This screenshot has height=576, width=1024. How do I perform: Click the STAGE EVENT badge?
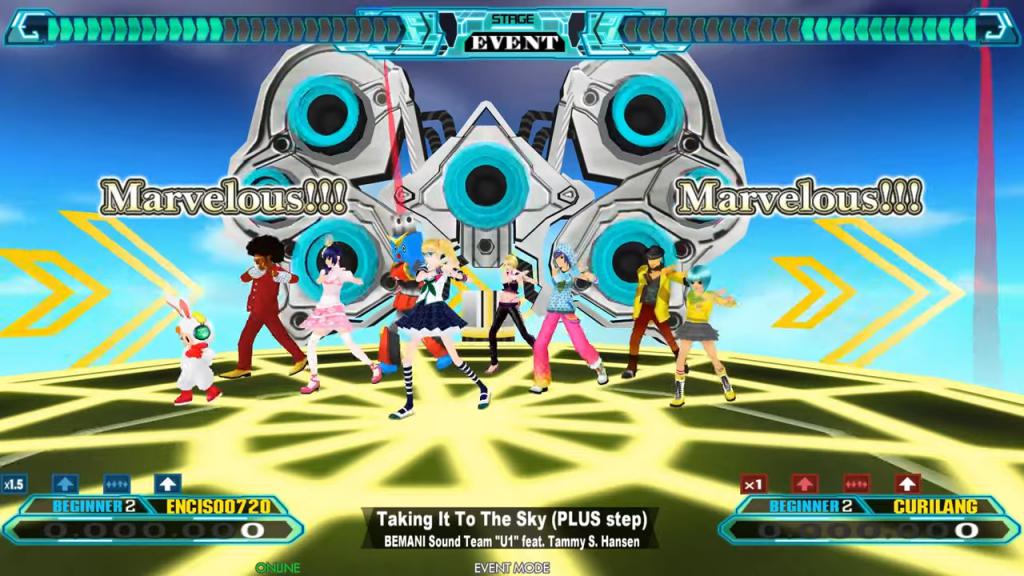(512, 34)
